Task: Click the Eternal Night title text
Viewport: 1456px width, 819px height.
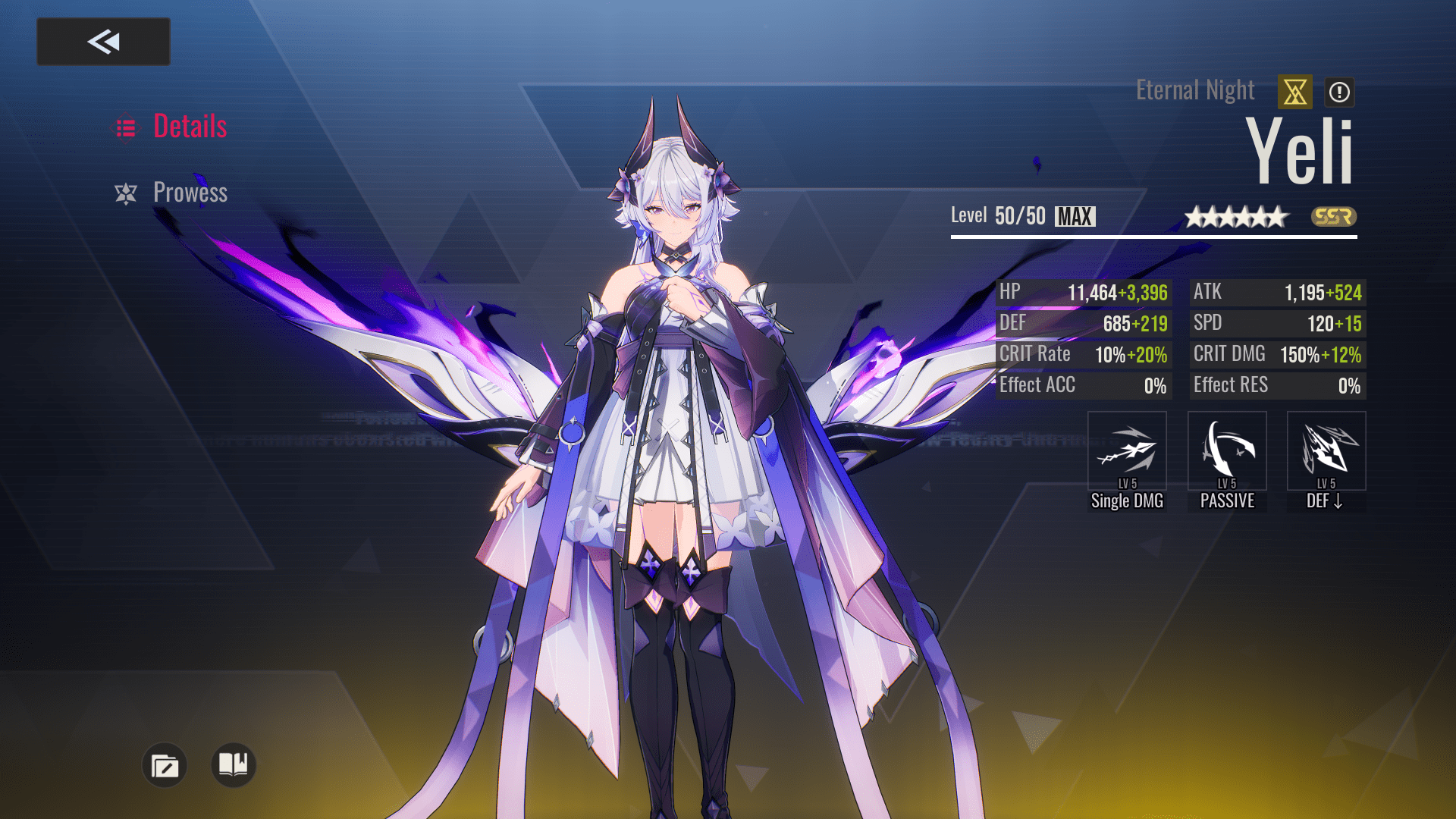Action: 1195,89
